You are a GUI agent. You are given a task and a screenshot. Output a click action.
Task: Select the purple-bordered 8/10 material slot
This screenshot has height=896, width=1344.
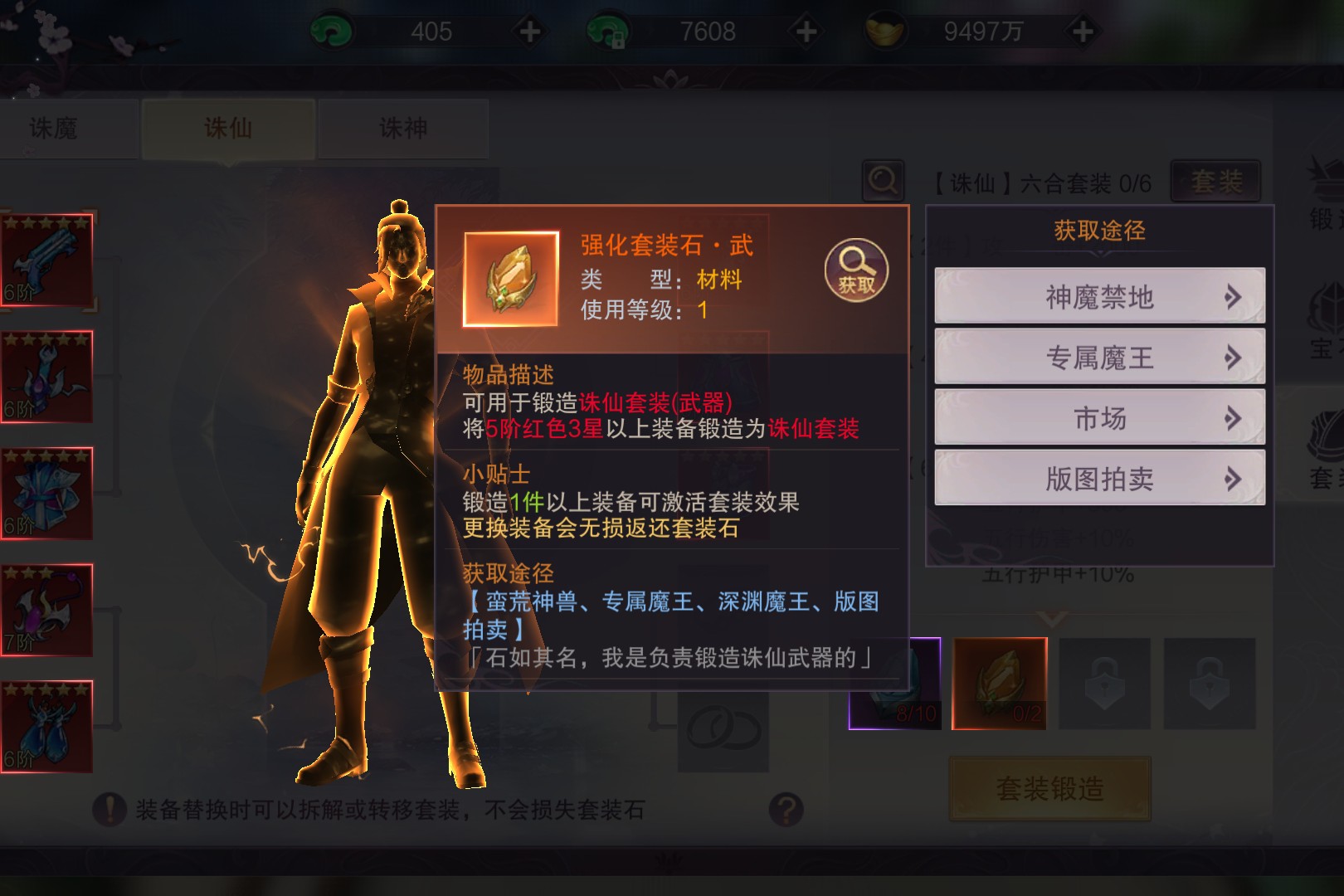point(895,684)
